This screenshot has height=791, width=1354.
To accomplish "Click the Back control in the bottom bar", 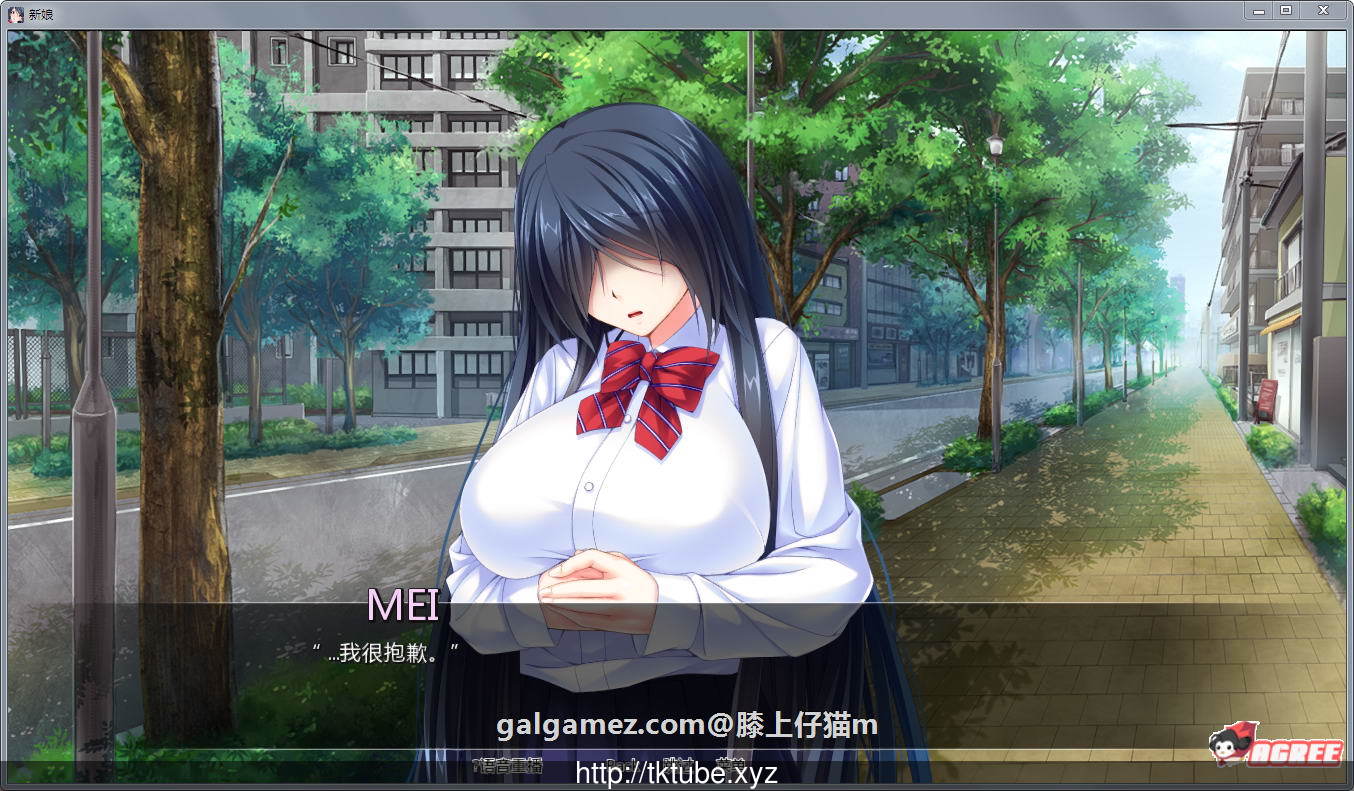I will point(618,760).
